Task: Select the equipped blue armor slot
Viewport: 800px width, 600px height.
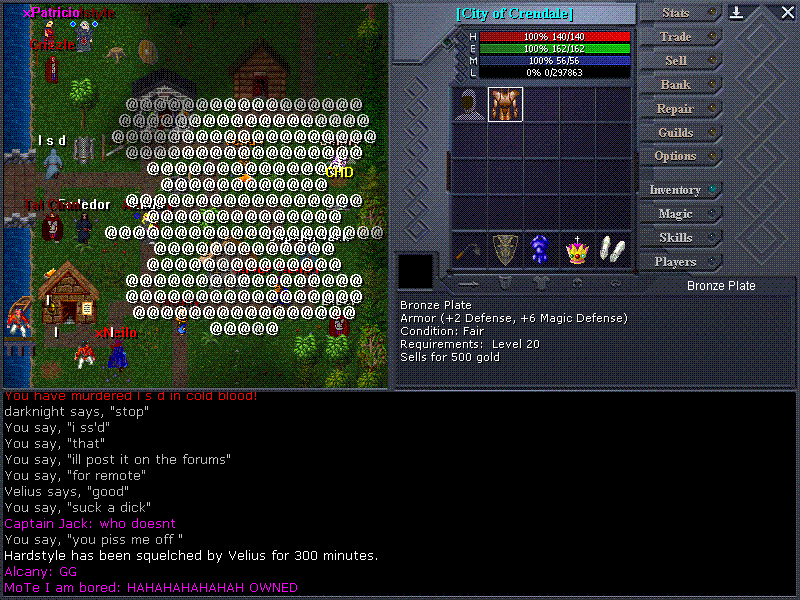Action: point(540,249)
